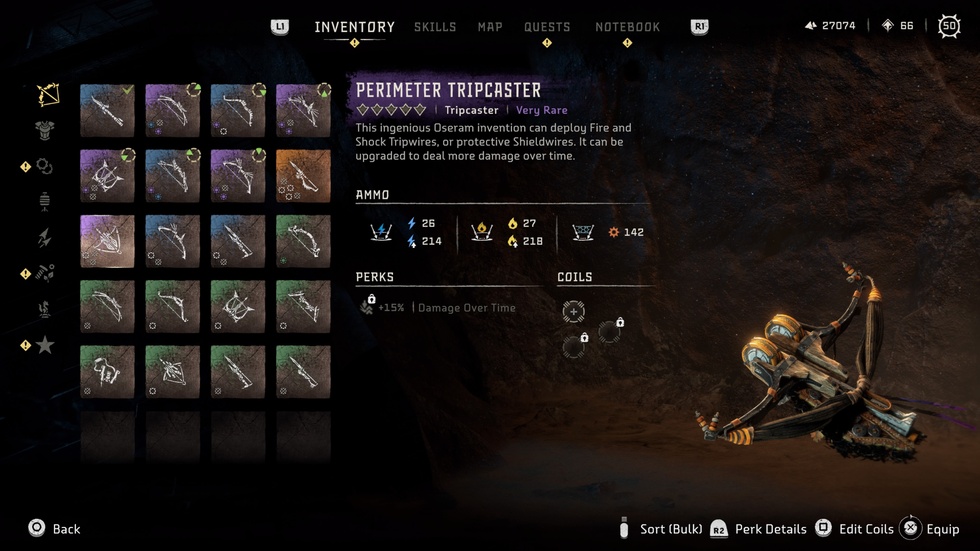Switch to the Skills tab
The height and width of the screenshot is (551, 980).
click(435, 27)
